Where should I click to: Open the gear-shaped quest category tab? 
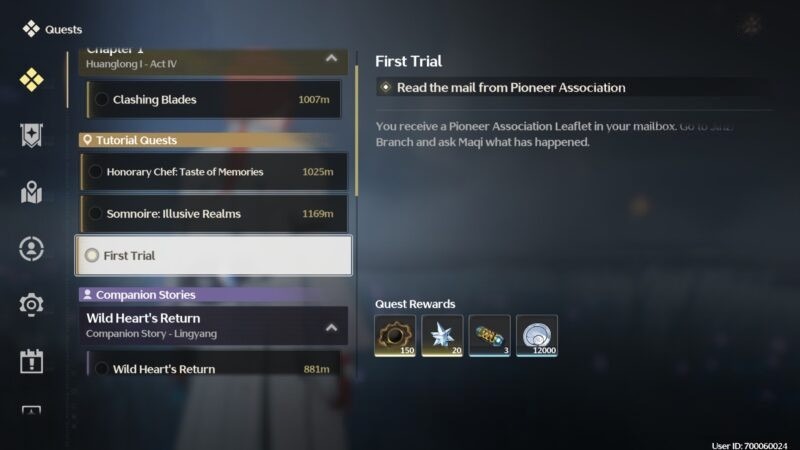point(31,304)
